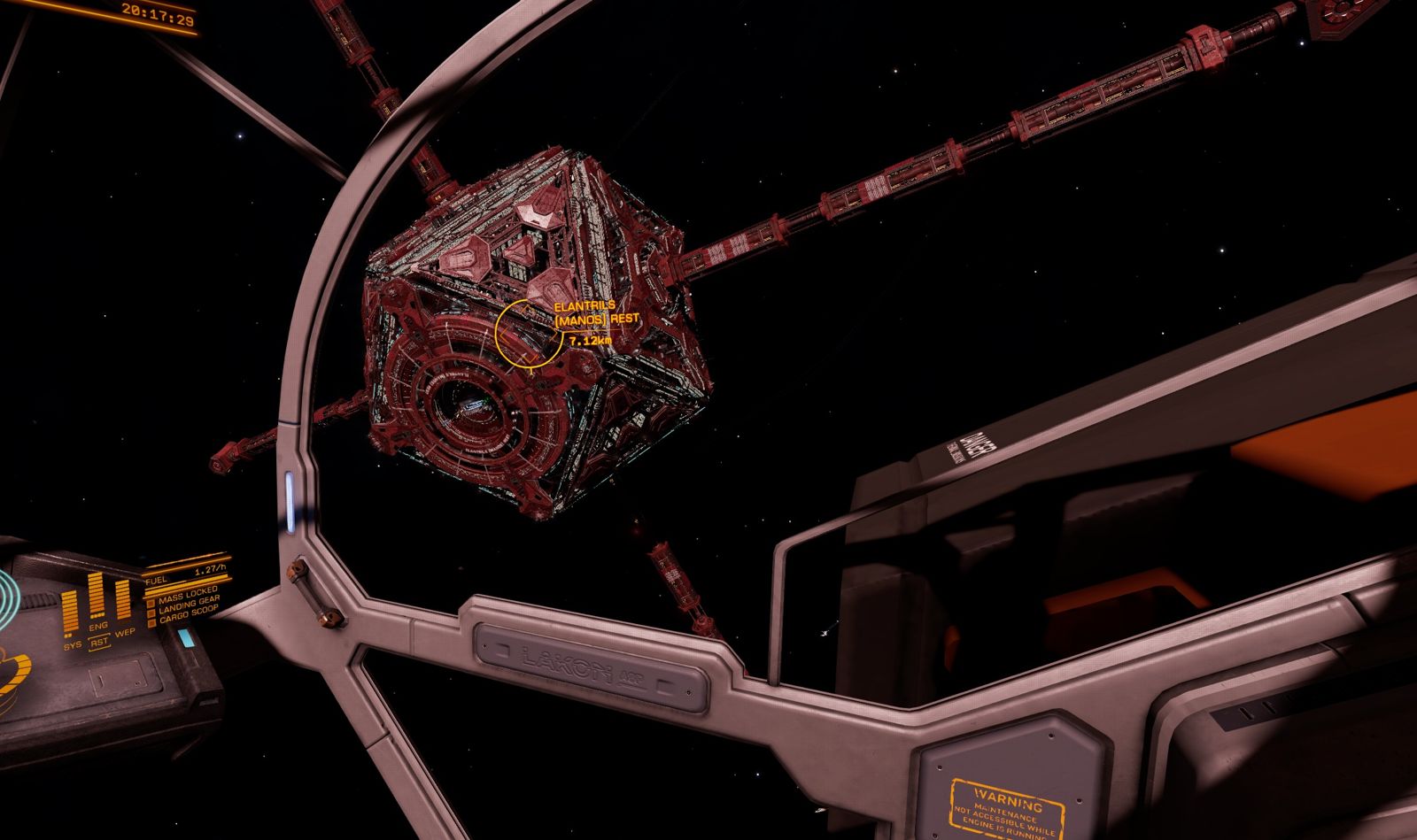Select the SYS power distributor column
Screen dimensions: 1417x840
coord(70,613)
